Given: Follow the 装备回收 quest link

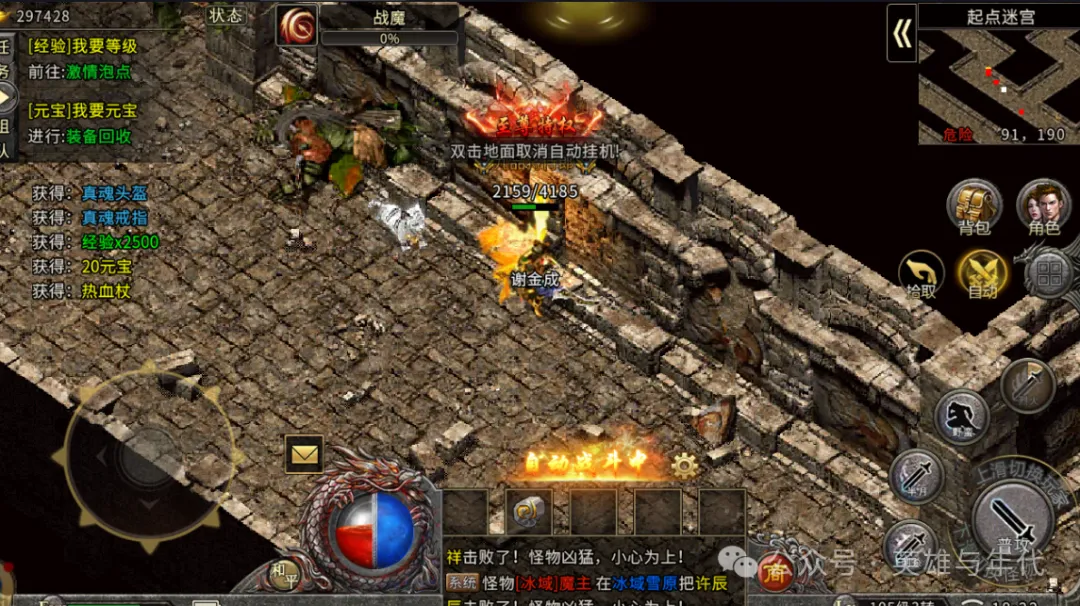Looking at the screenshot, I should tap(98, 136).
